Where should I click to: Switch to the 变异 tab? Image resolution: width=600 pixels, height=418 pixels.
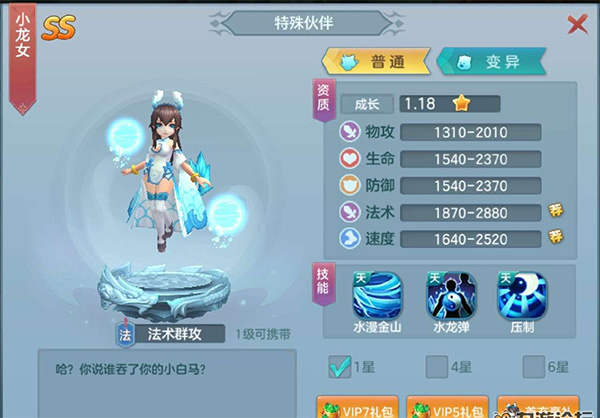pos(490,62)
